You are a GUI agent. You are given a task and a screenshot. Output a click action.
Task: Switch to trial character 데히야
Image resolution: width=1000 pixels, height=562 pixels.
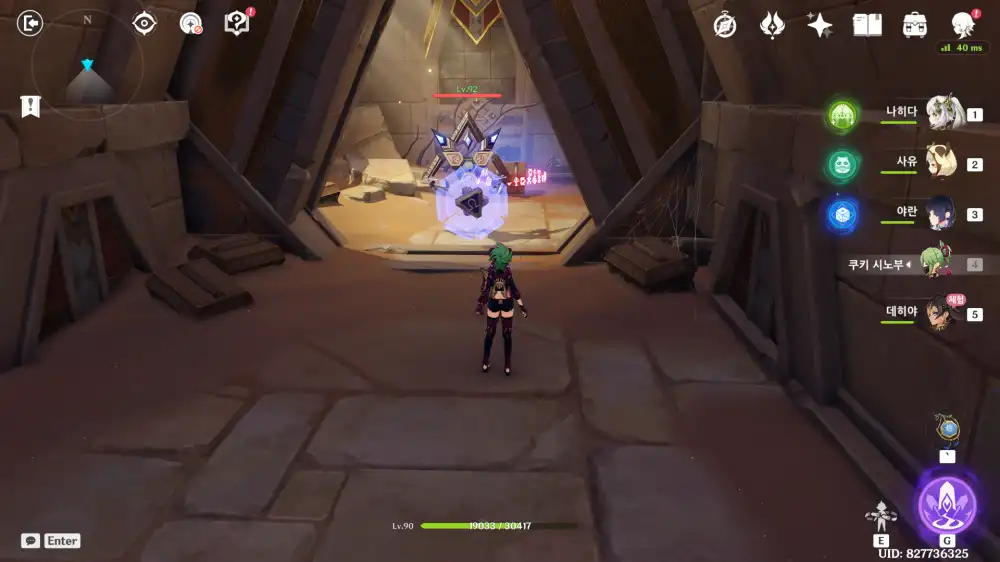click(x=942, y=312)
